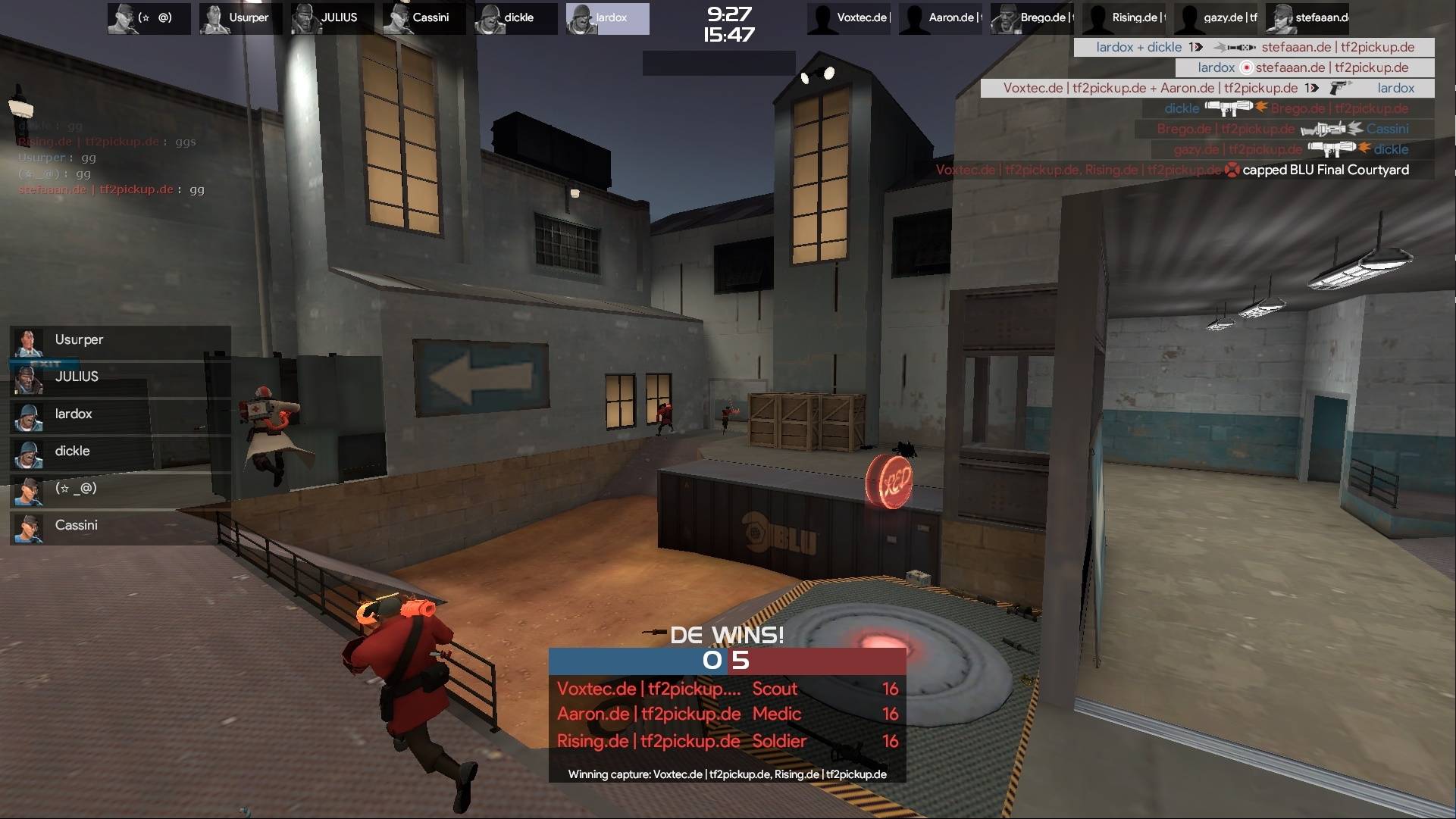
Task: Select the Usurper row in the side roster
Action: click(x=120, y=340)
